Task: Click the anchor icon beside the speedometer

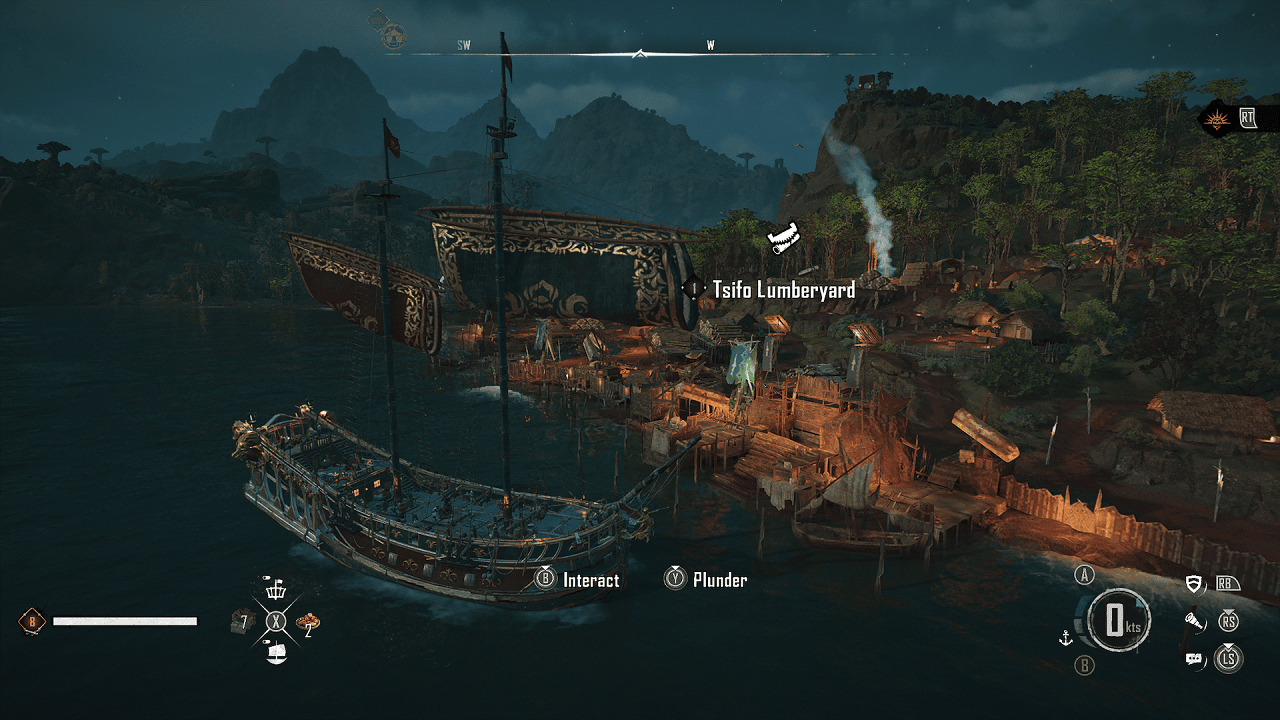Action: (x=1066, y=637)
